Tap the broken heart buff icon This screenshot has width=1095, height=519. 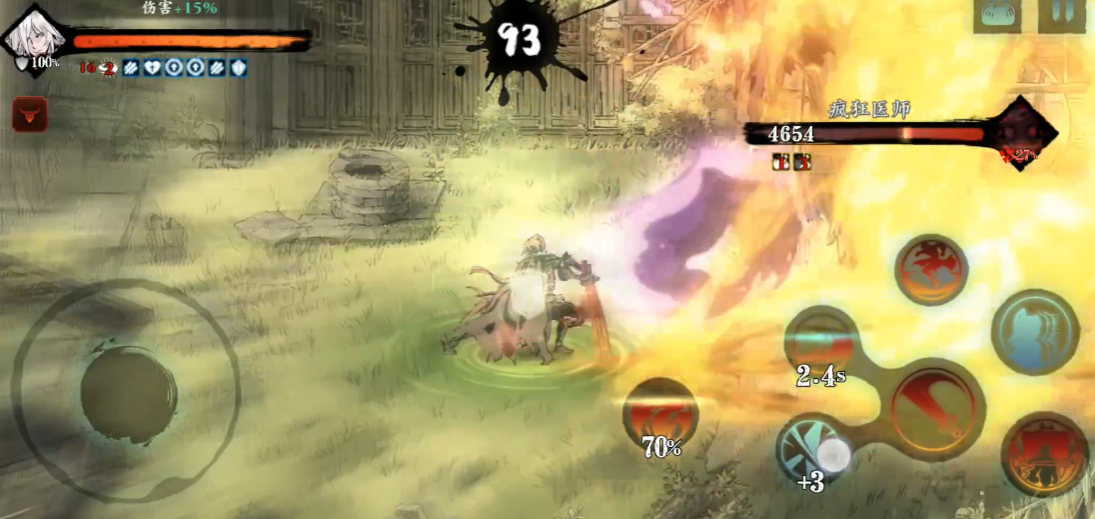click(152, 68)
